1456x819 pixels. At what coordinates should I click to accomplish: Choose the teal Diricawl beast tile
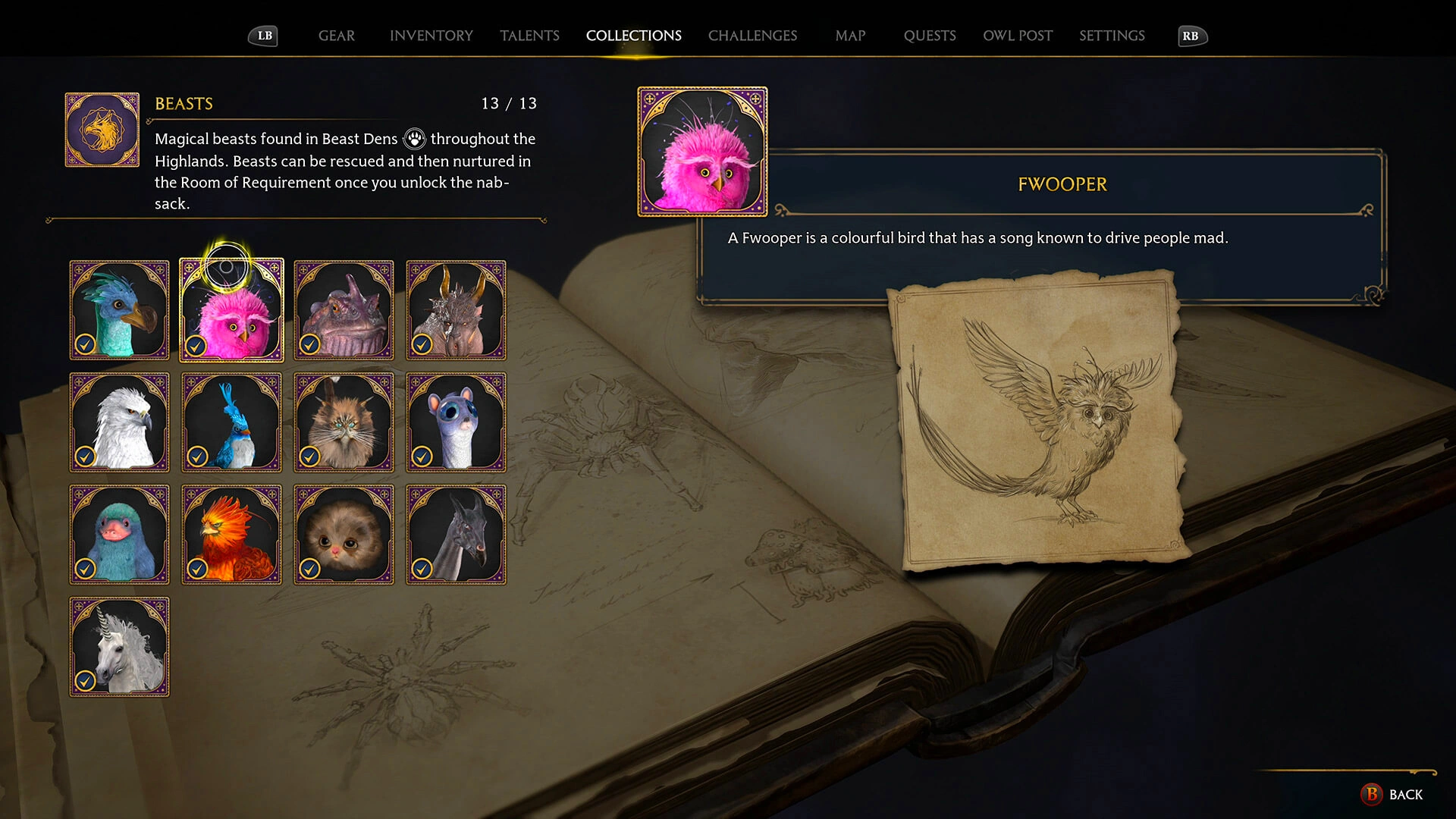tap(119, 310)
